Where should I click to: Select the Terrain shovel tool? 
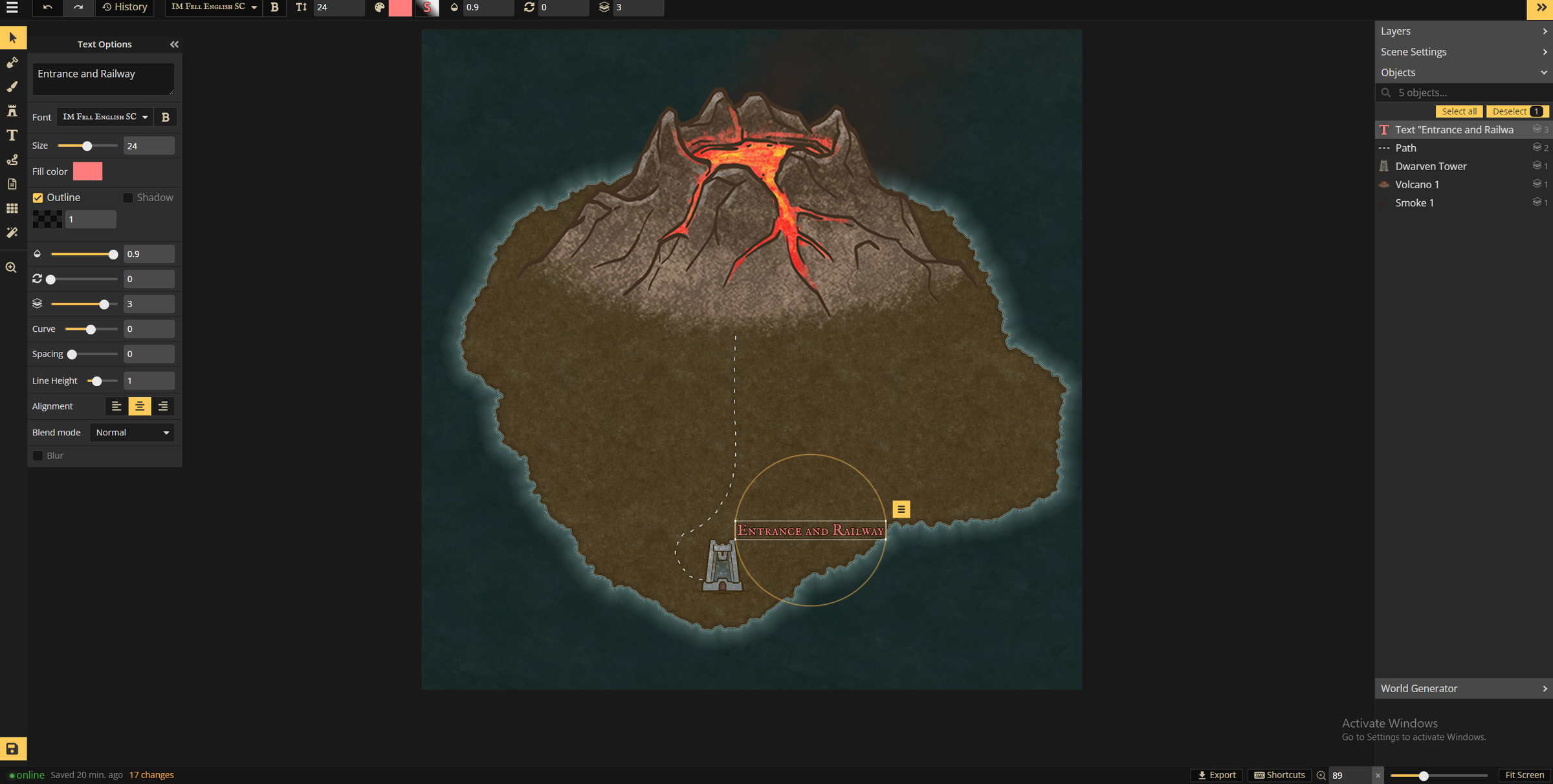pos(12,62)
